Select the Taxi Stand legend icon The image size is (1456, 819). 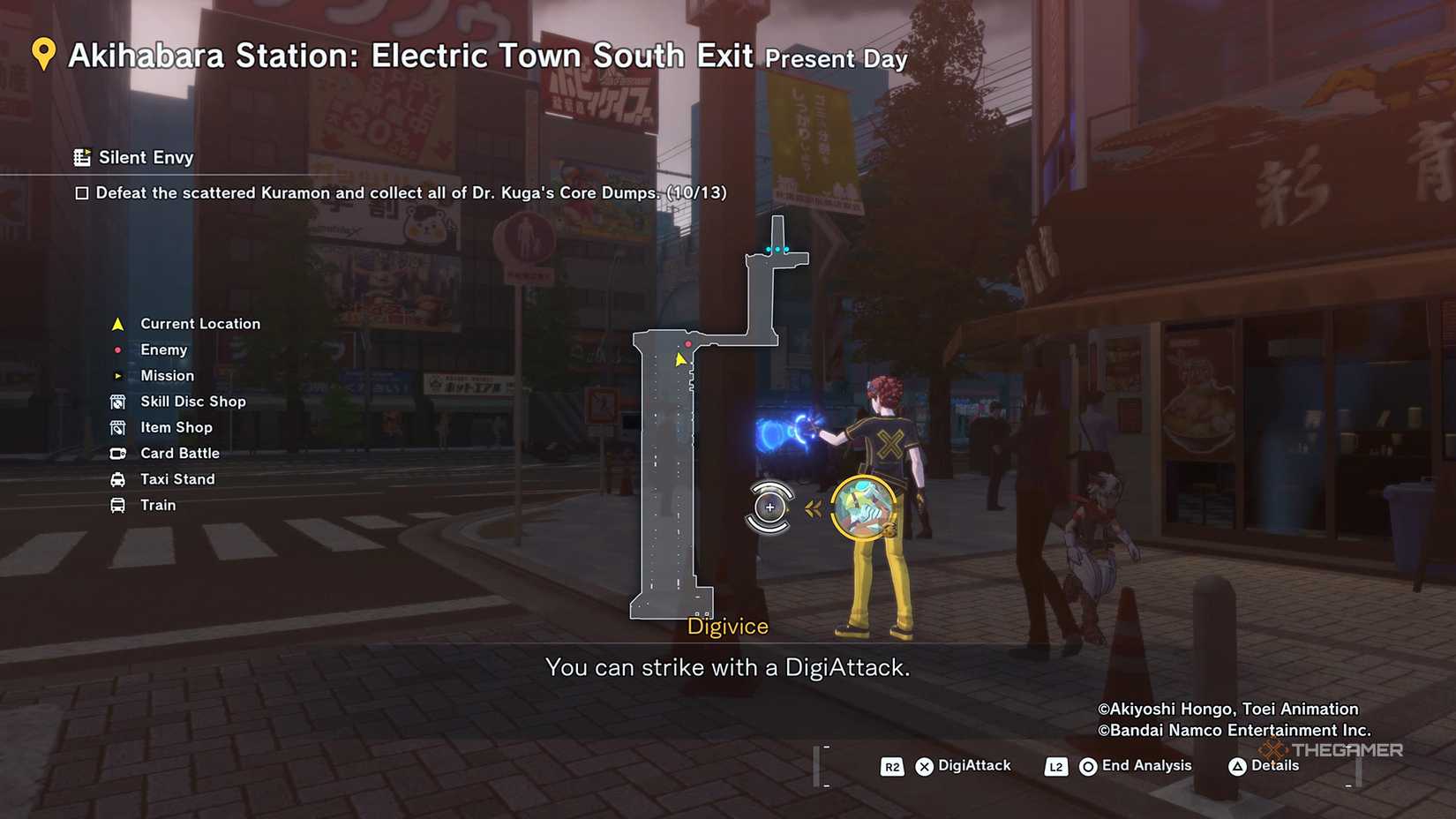click(117, 478)
